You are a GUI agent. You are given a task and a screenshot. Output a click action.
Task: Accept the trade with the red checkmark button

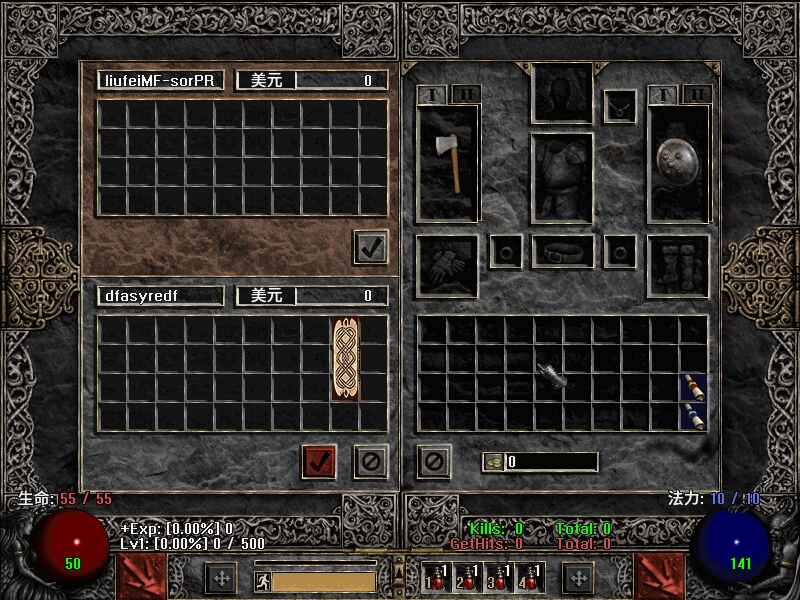(x=319, y=461)
